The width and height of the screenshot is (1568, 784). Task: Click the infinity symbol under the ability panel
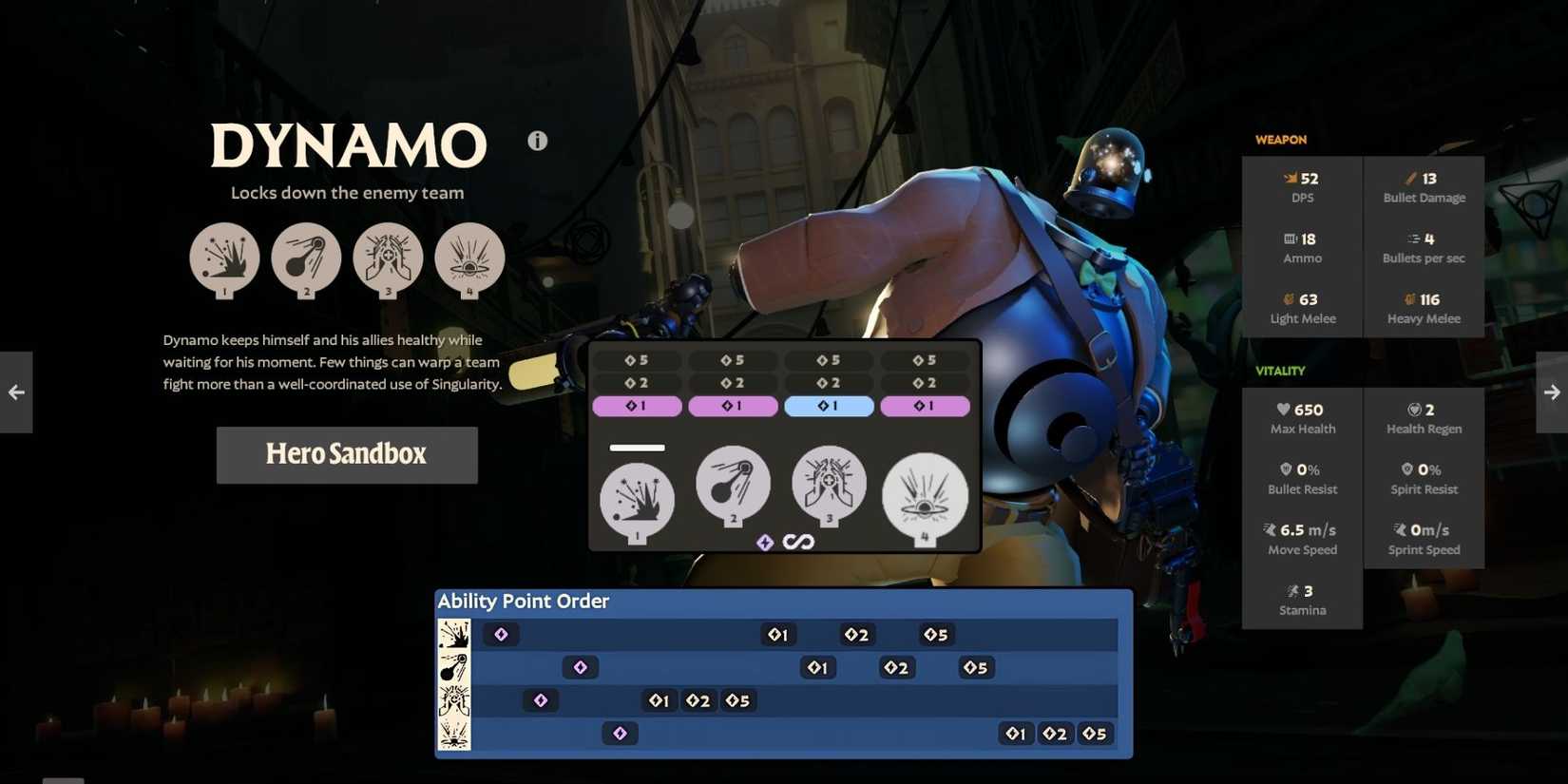799,542
